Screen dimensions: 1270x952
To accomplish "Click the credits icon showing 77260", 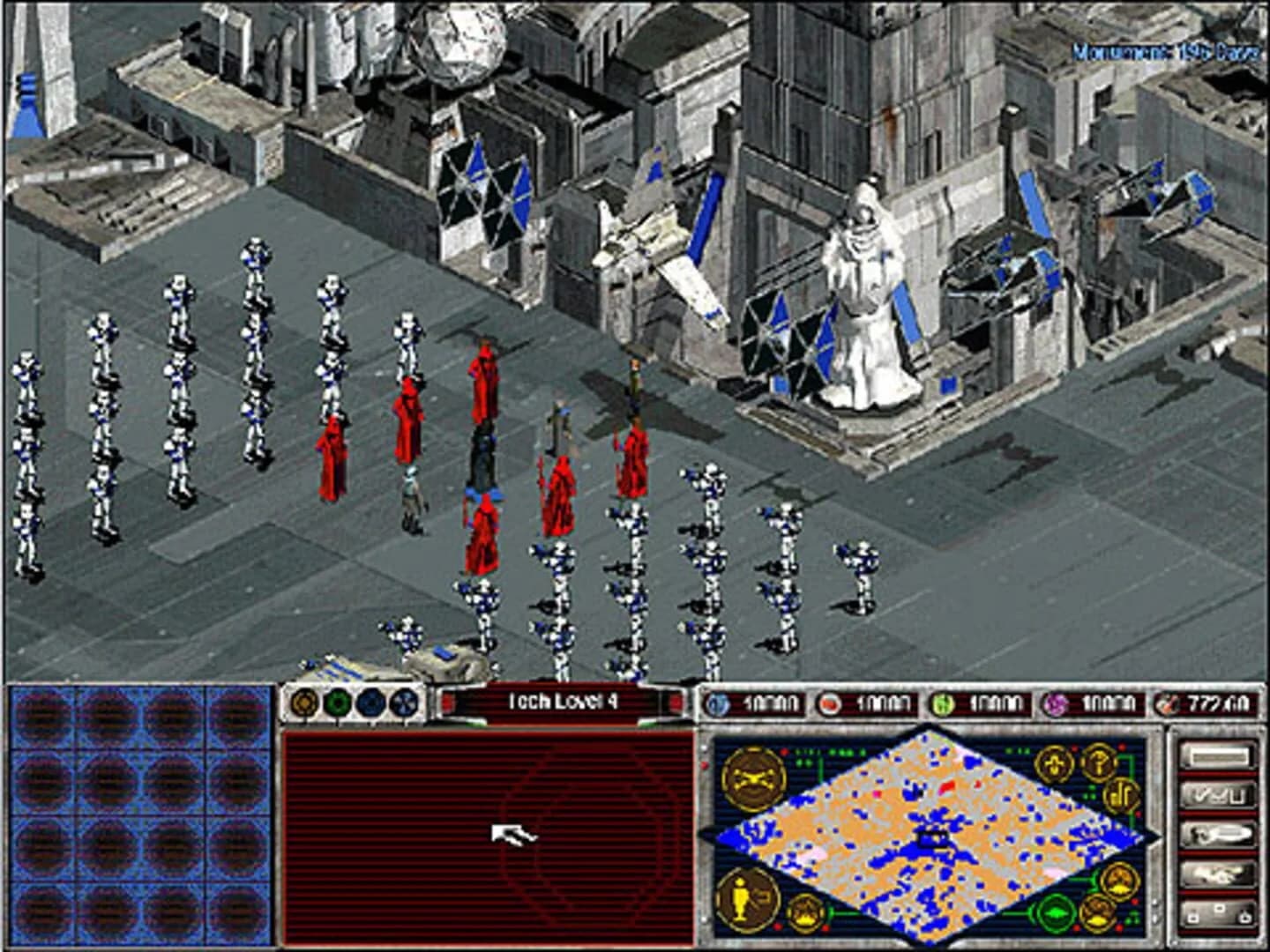I will [1169, 704].
